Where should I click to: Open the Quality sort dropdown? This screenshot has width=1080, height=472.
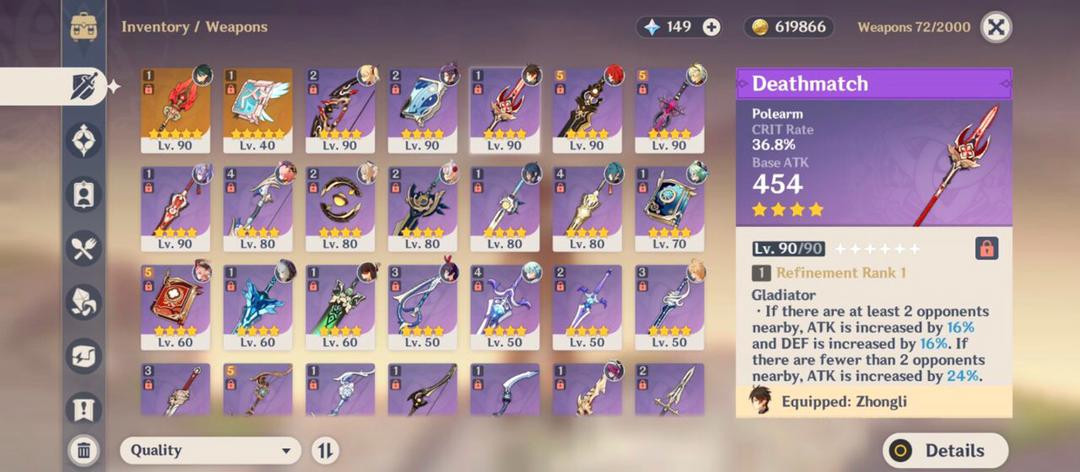211,450
